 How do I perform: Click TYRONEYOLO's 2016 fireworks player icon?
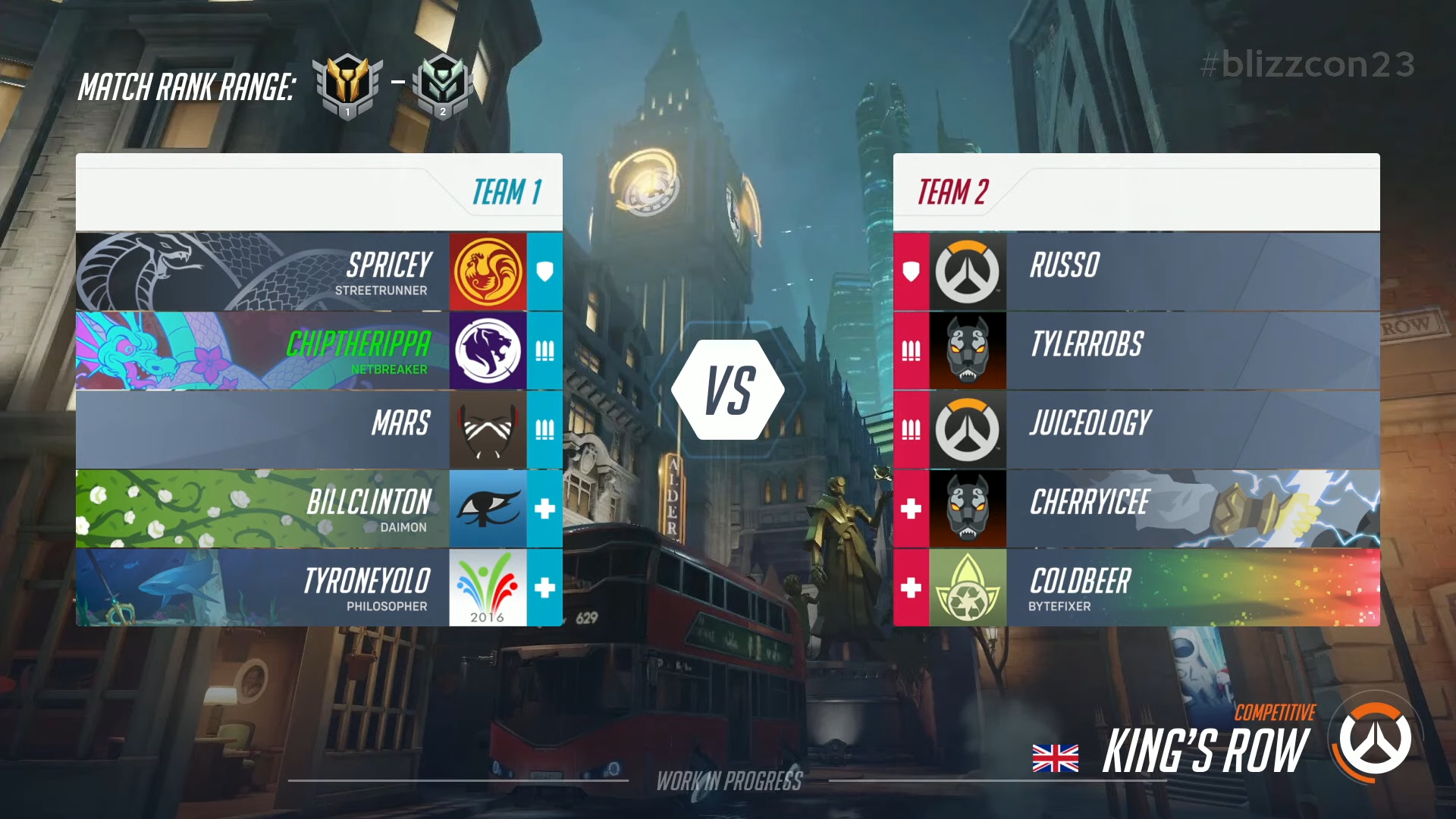tap(488, 587)
